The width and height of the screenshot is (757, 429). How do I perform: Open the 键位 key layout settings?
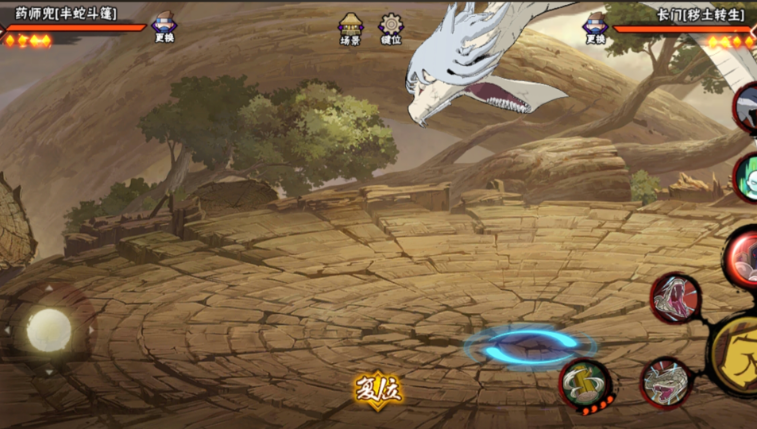click(x=391, y=29)
